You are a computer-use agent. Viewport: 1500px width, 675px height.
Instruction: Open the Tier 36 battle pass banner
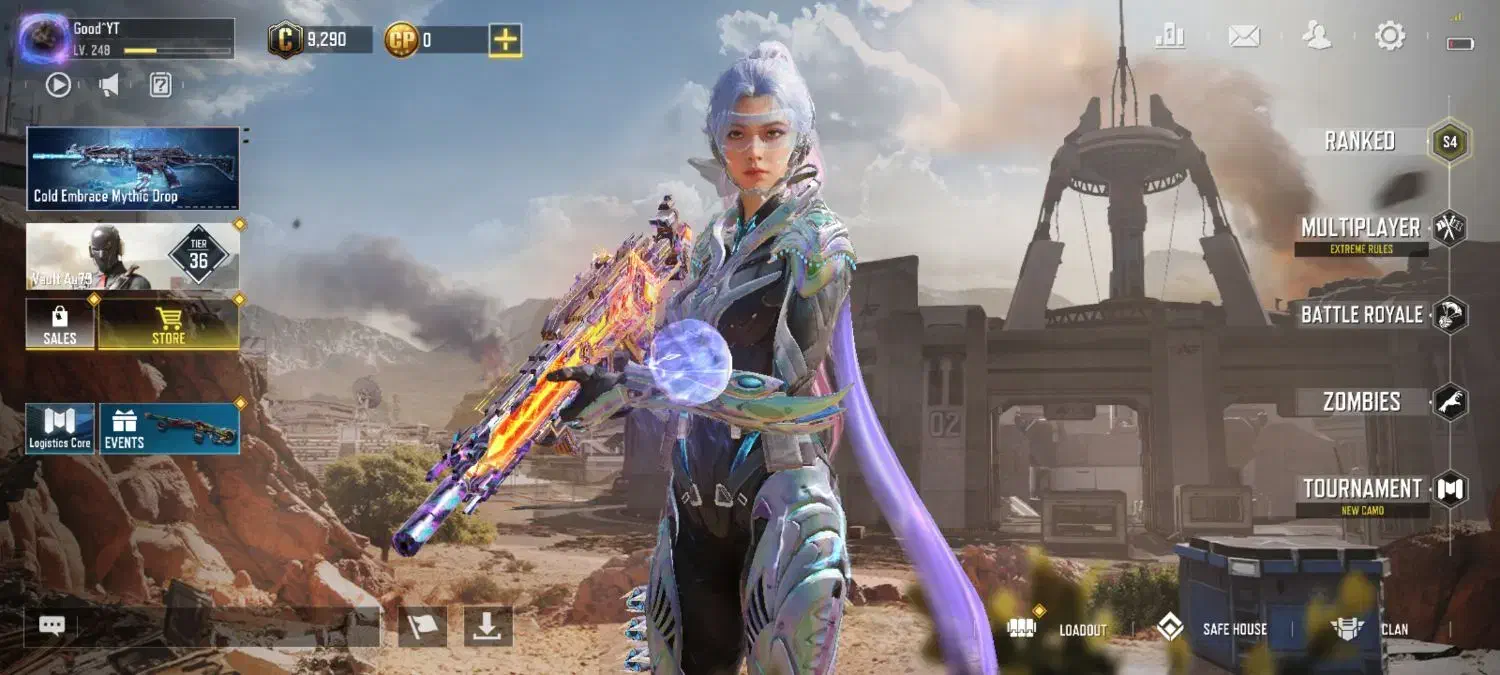(133, 257)
